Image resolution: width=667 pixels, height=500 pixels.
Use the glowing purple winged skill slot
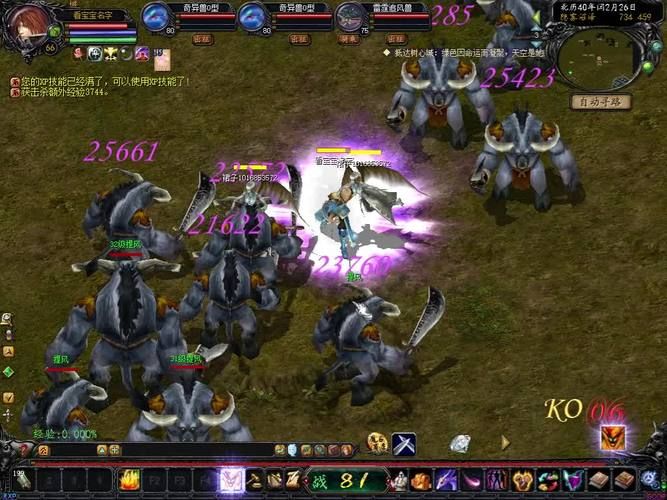pyautogui.click(x=231, y=479)
